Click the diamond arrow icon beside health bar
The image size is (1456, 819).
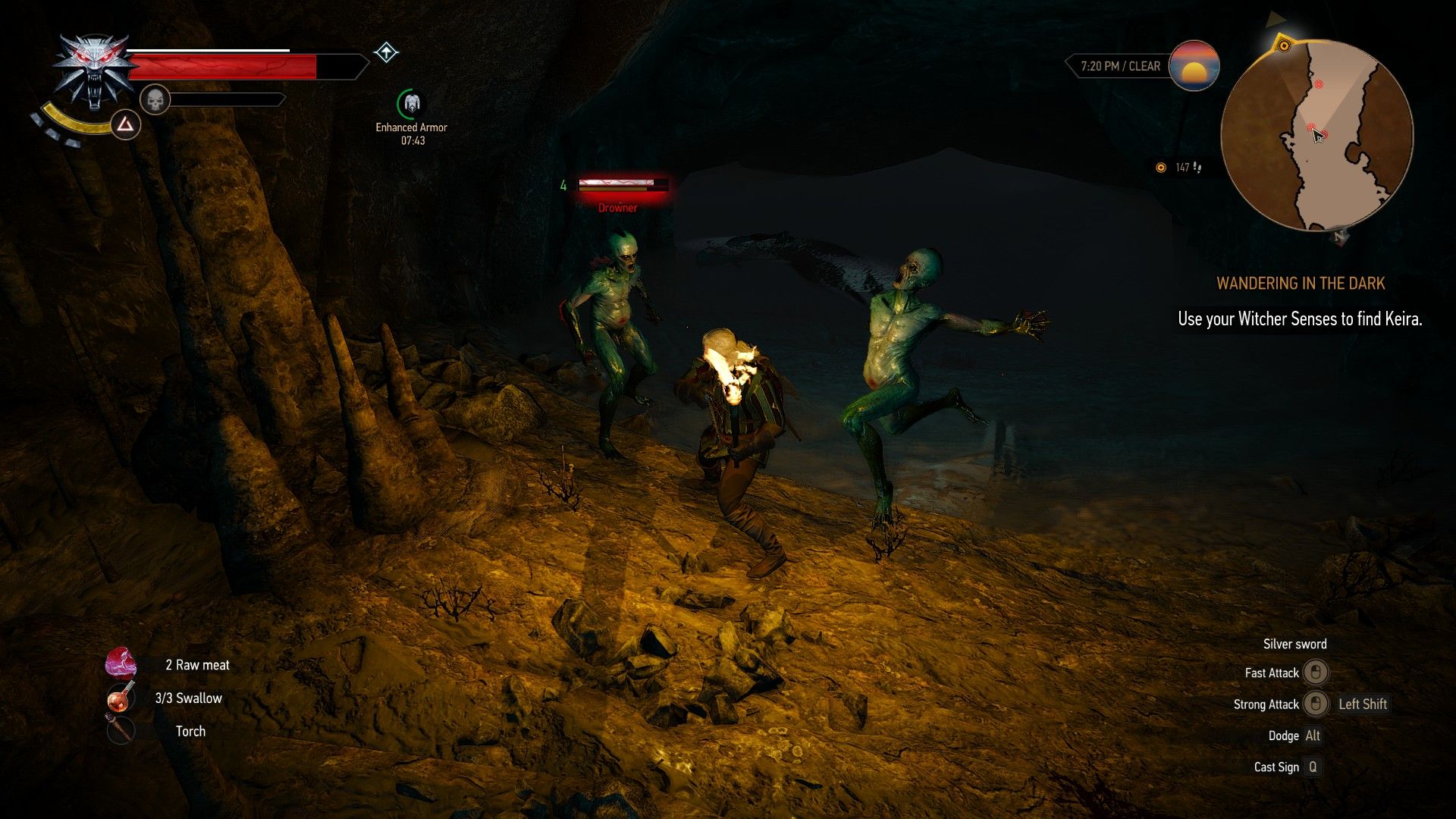click(x=386, y=52)
